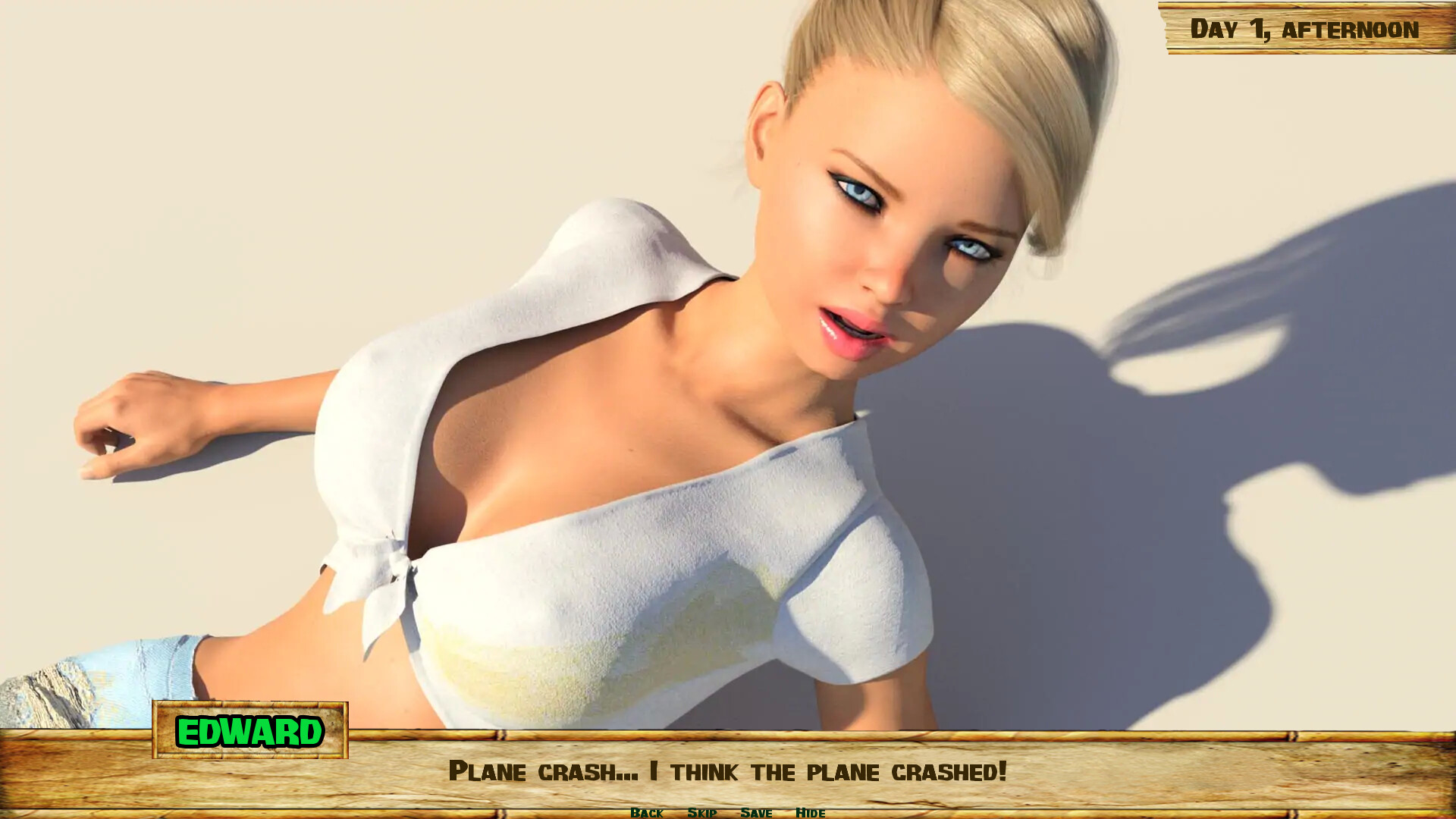
Task: Click Back to rewind the dialogue
Action: (x=648, y=812)
